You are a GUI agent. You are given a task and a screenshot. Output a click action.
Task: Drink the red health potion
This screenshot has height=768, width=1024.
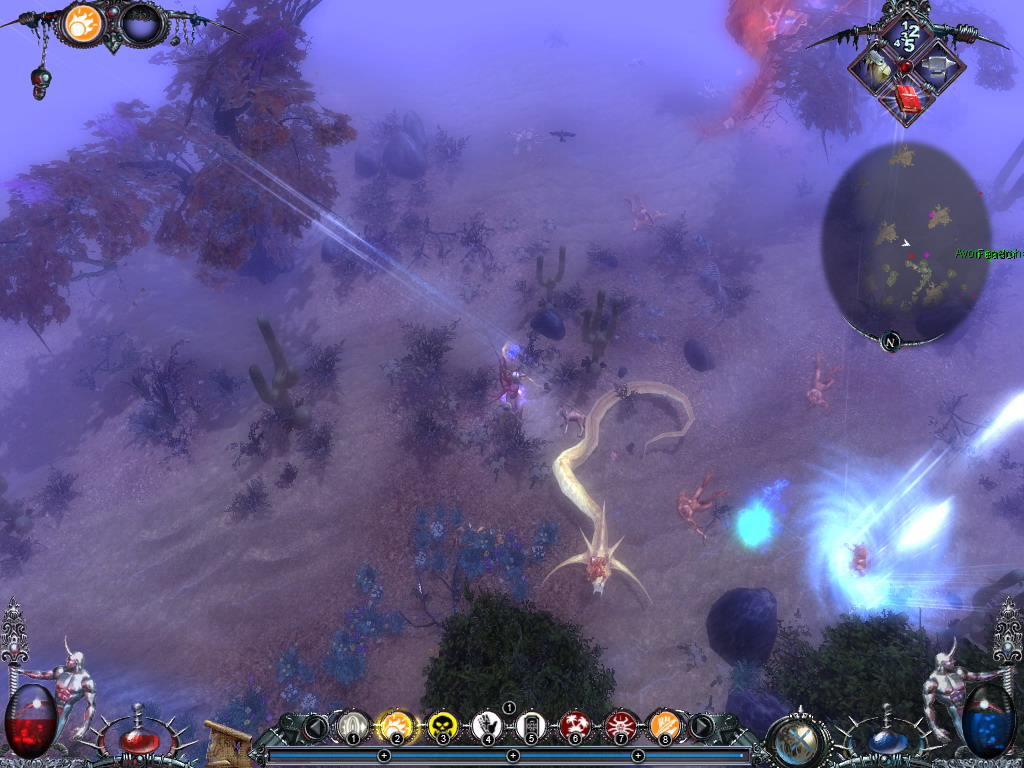[x=138, y=740]
